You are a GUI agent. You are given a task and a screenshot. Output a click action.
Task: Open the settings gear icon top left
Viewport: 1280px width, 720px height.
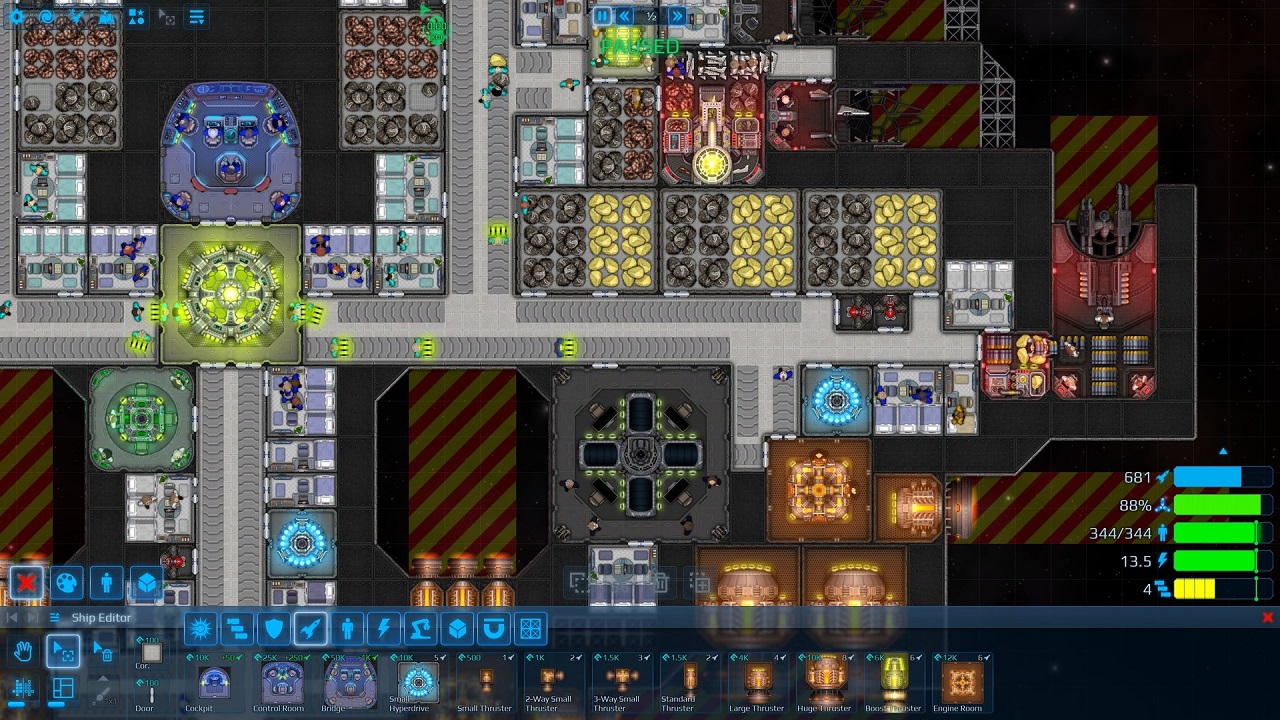[16, 15]
